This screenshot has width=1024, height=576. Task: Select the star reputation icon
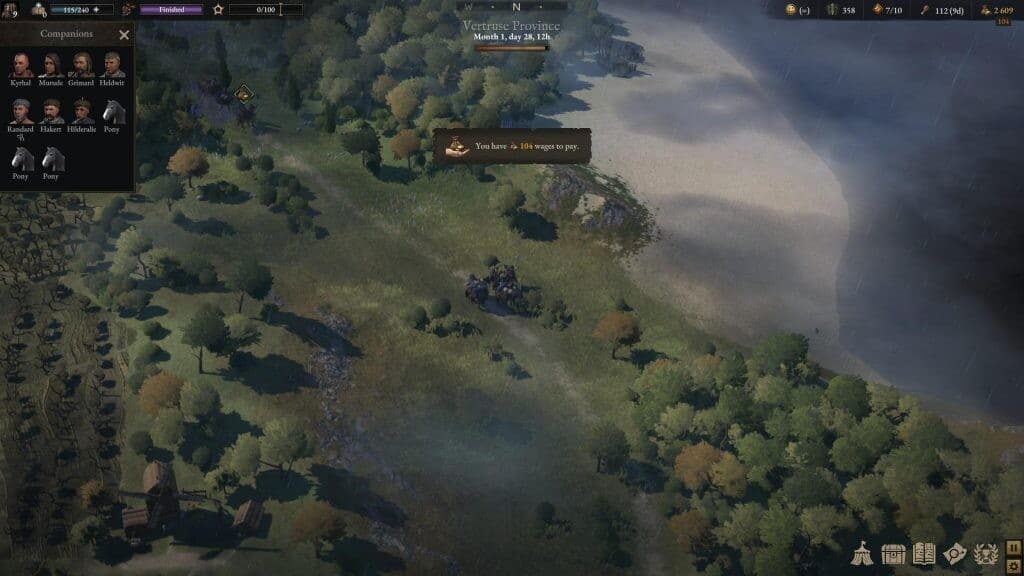(218, 10)
